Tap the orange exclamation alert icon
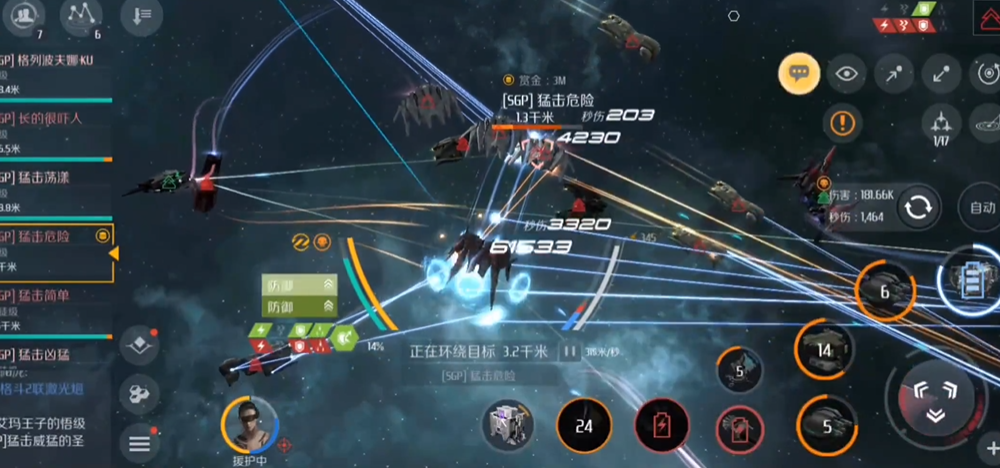 [x=844, y=124]
